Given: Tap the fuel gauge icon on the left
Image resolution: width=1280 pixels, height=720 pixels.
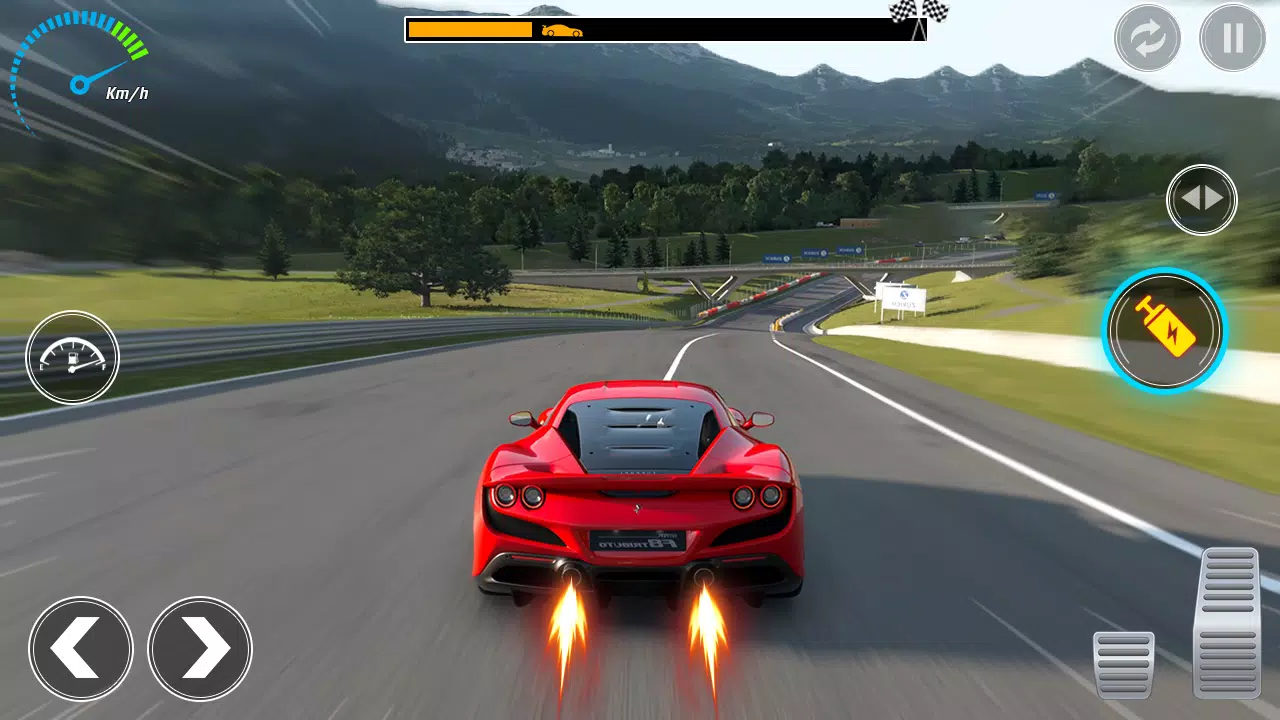Looking at the screenshot, I should pos(72,357).
